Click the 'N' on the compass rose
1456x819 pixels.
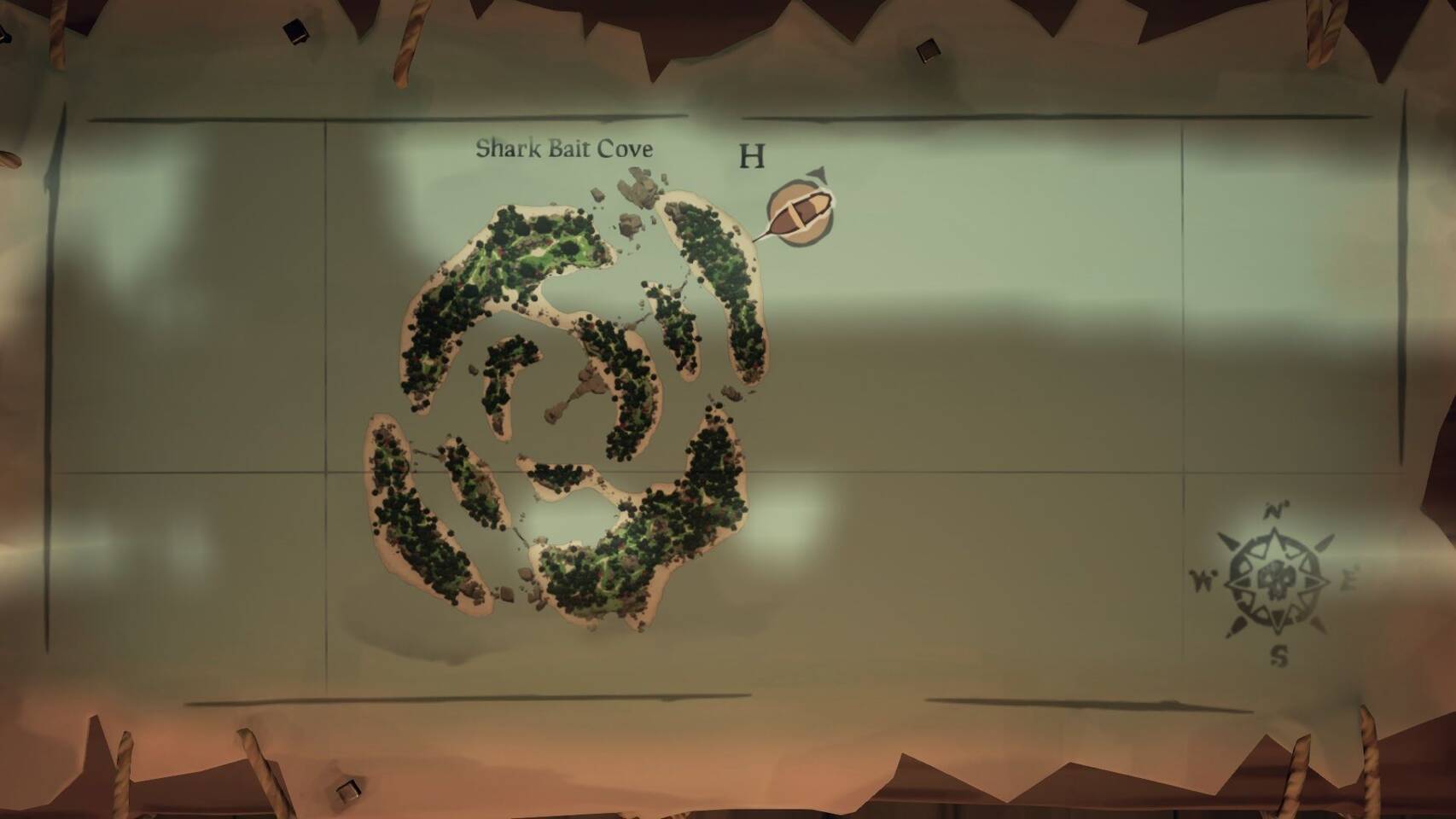pos(1275,511)
